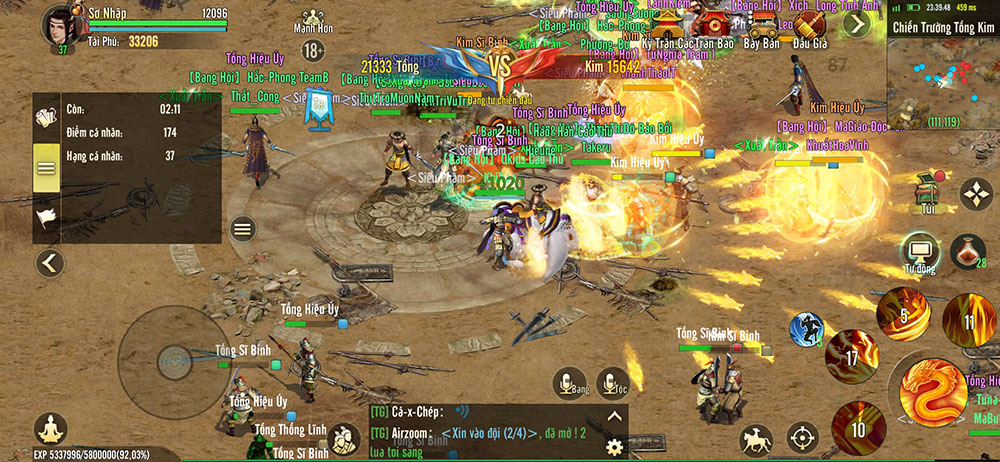Activate the blue running figure skill
The image size is (1000, 462).
point(806,329)
